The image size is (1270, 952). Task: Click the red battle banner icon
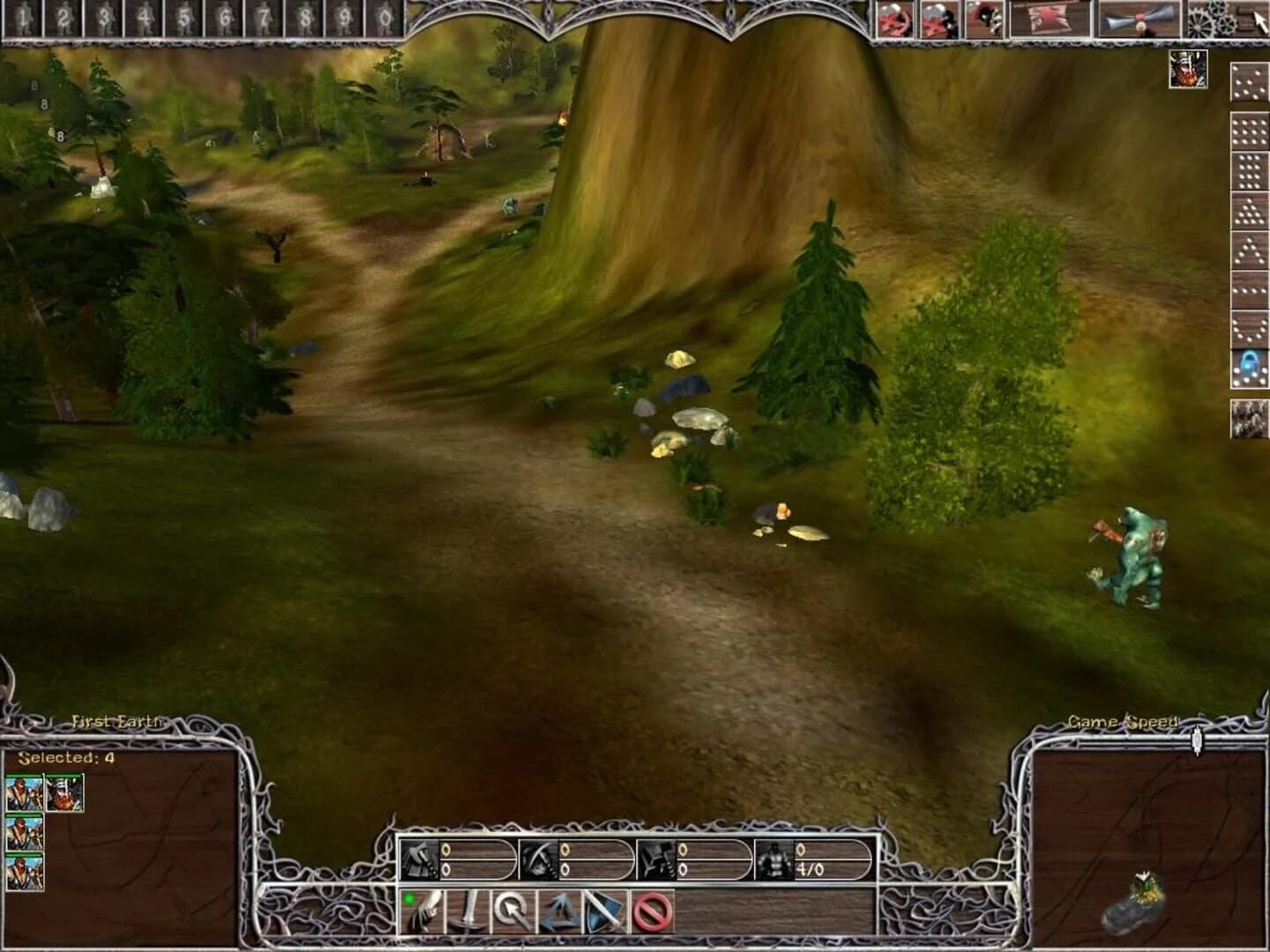[x=1051, y=19]
